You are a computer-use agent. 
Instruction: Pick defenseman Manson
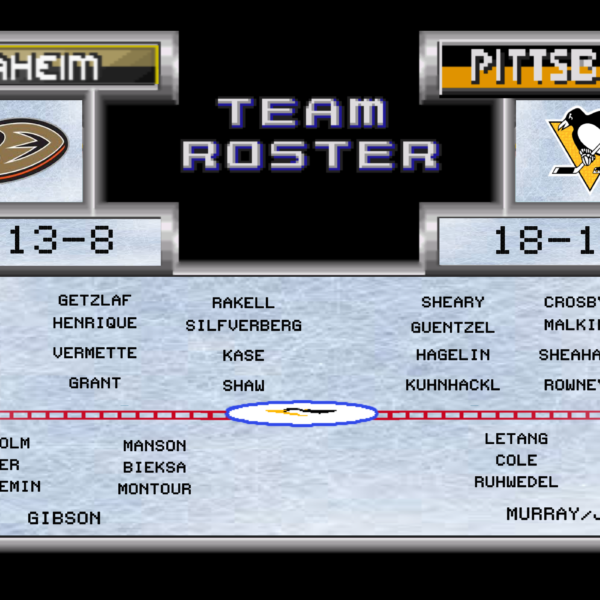point(155,446)
